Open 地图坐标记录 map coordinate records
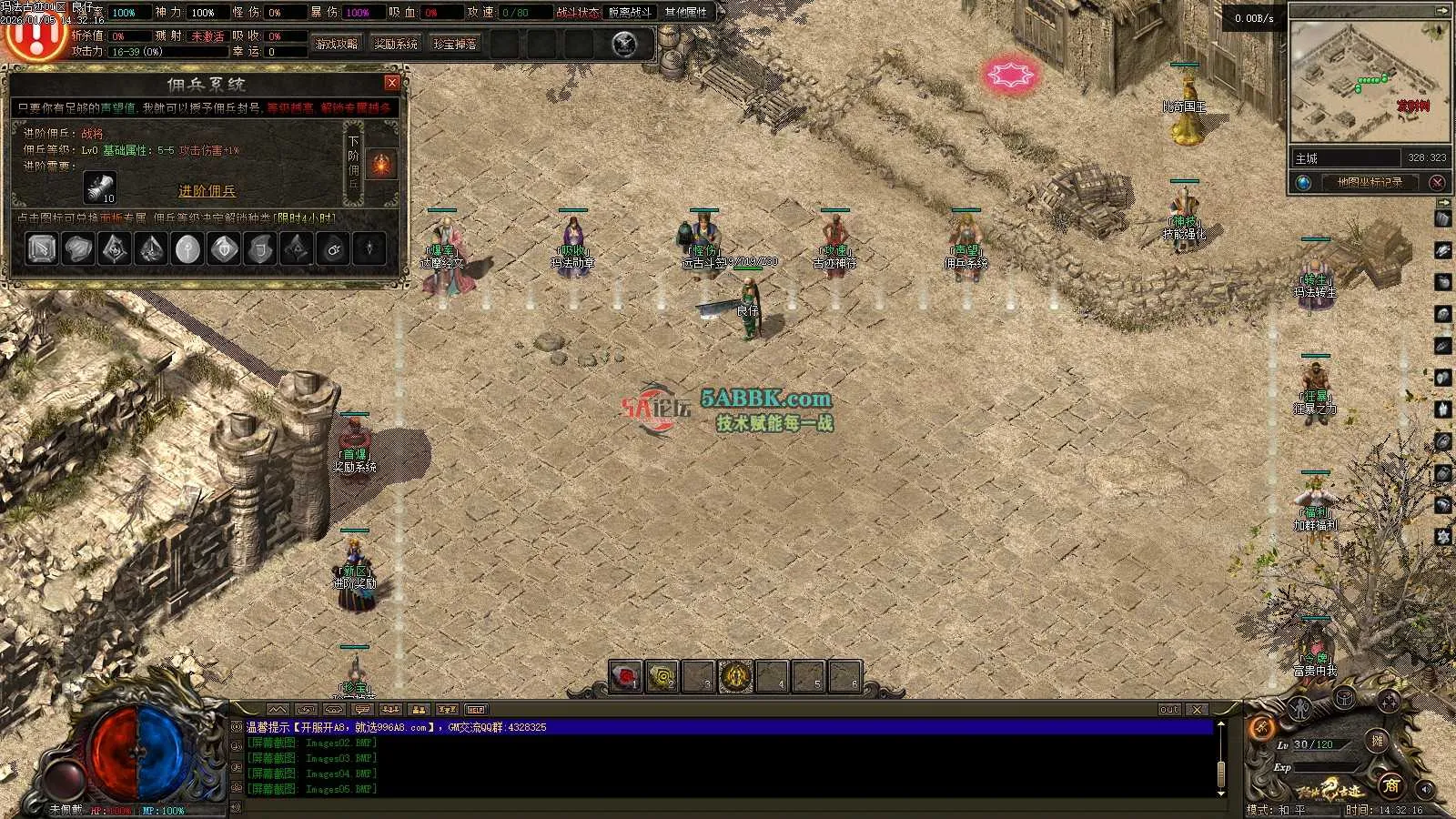 pos(1370,182)
